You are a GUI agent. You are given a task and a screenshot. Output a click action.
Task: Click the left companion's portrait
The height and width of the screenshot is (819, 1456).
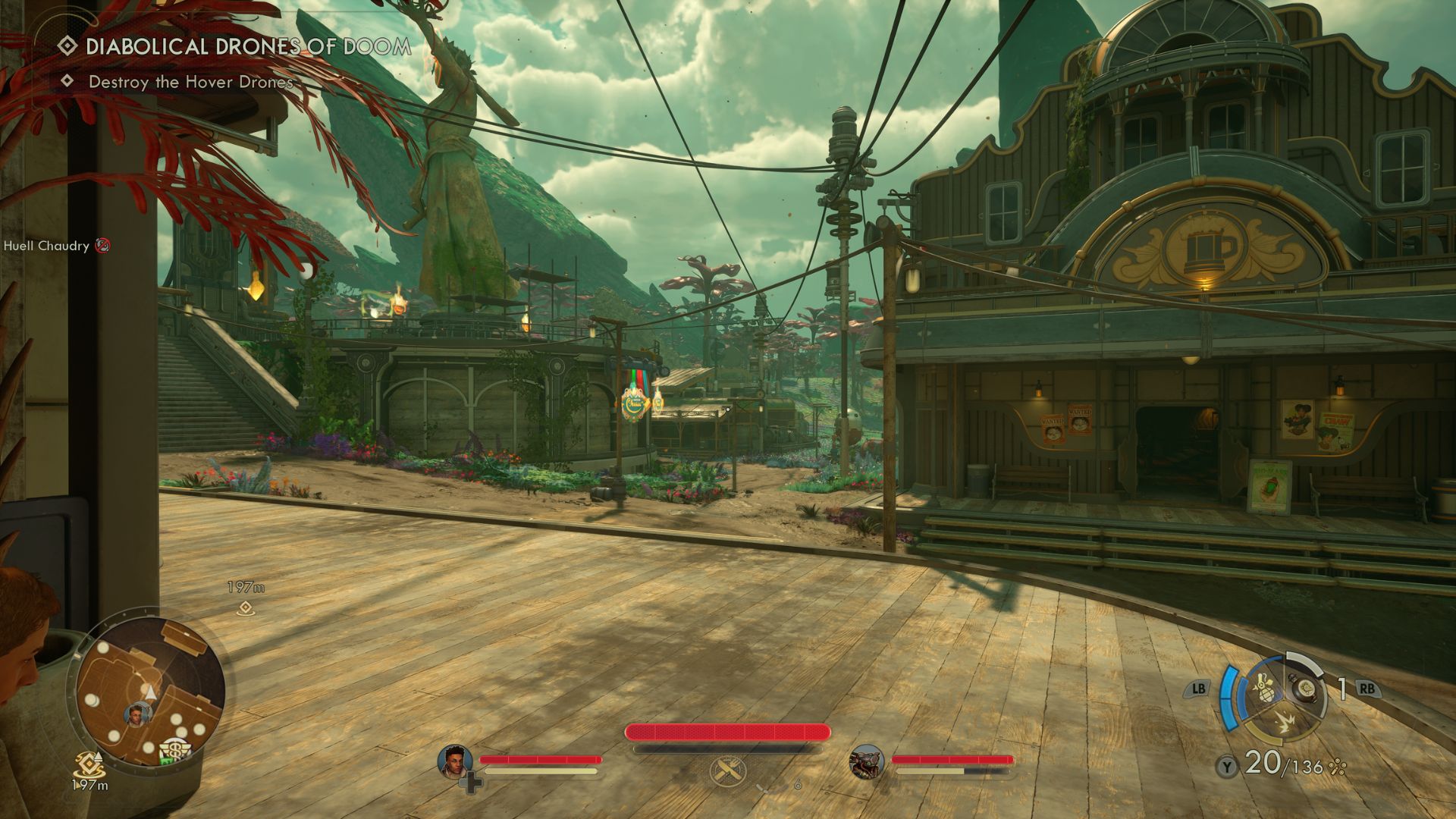tap(455, 761)
